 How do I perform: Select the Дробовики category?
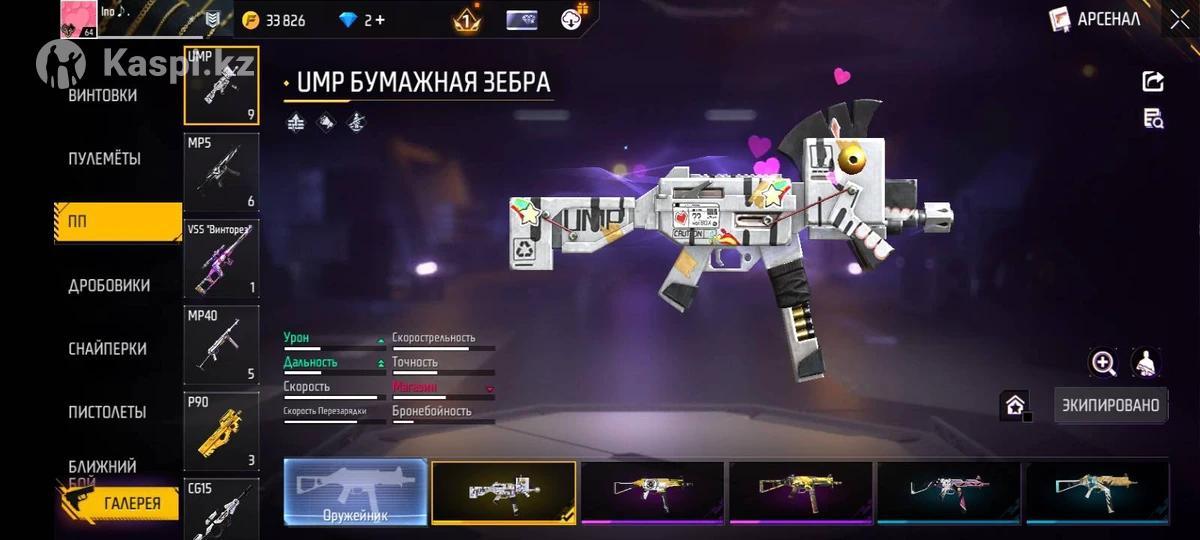tap(109, 285)
